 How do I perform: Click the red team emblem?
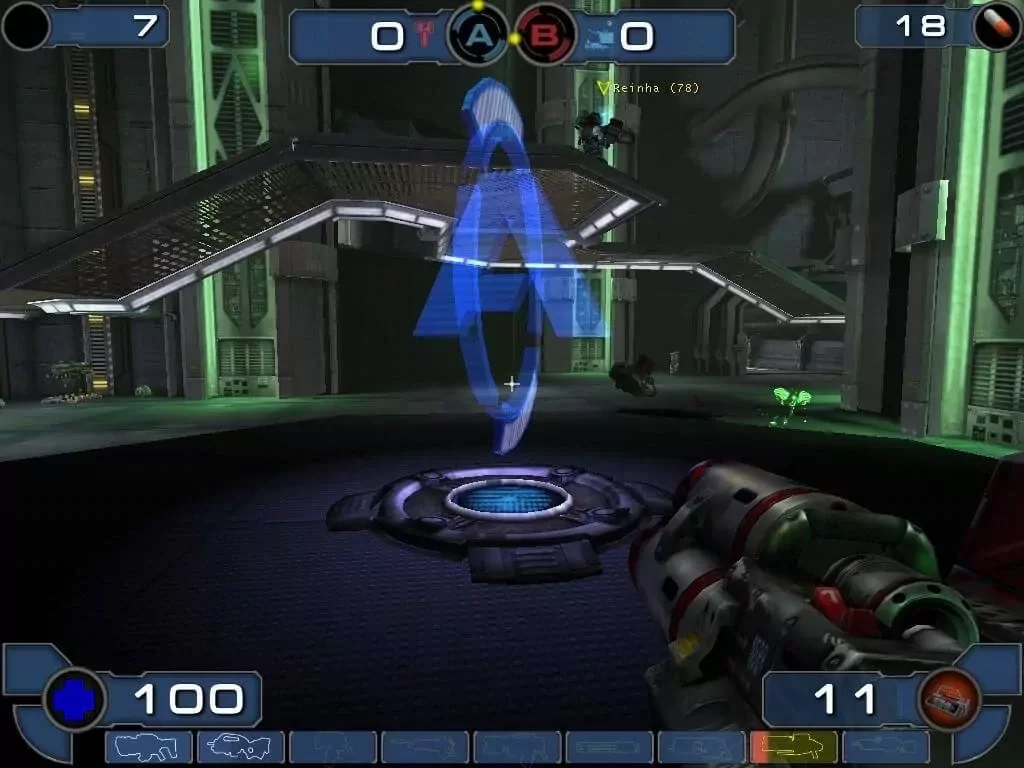(426, 37)
